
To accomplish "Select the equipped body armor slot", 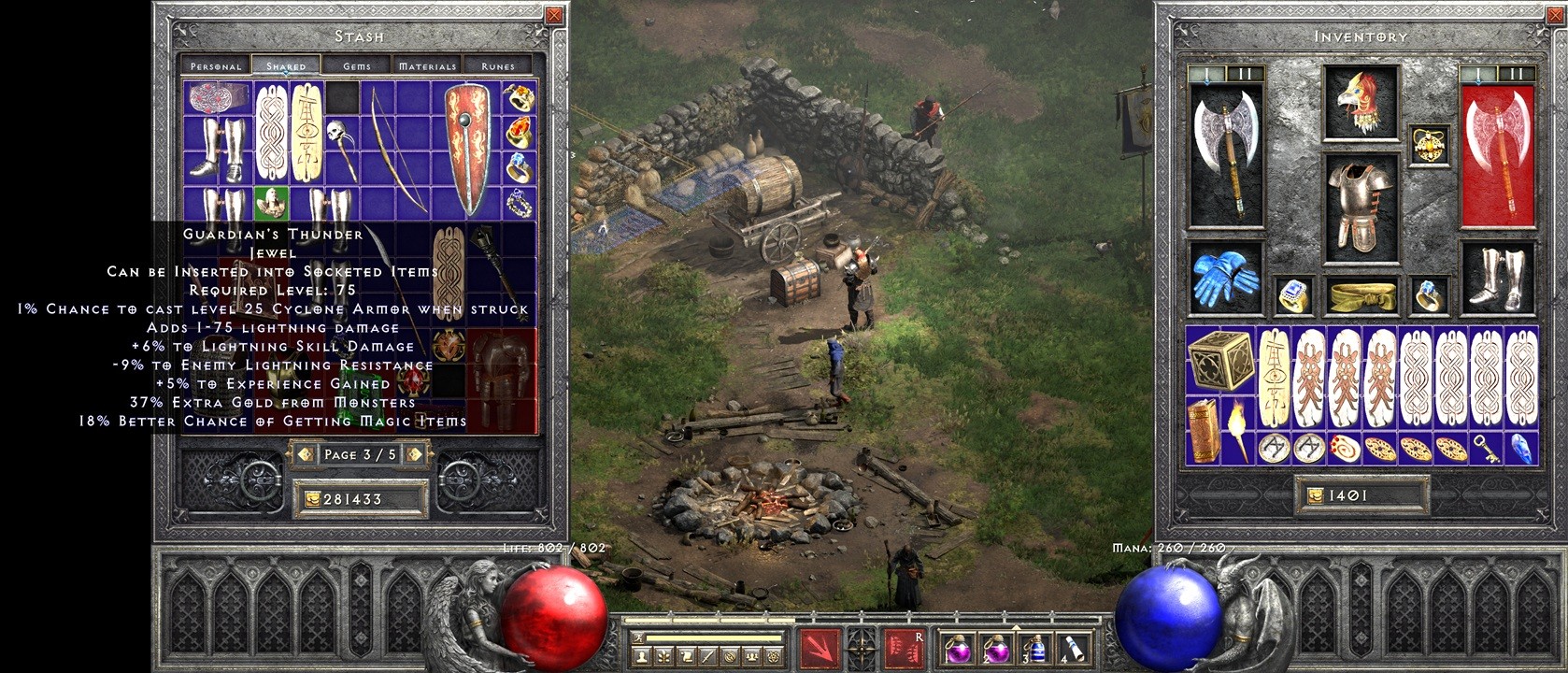I will coord(1361,204).
